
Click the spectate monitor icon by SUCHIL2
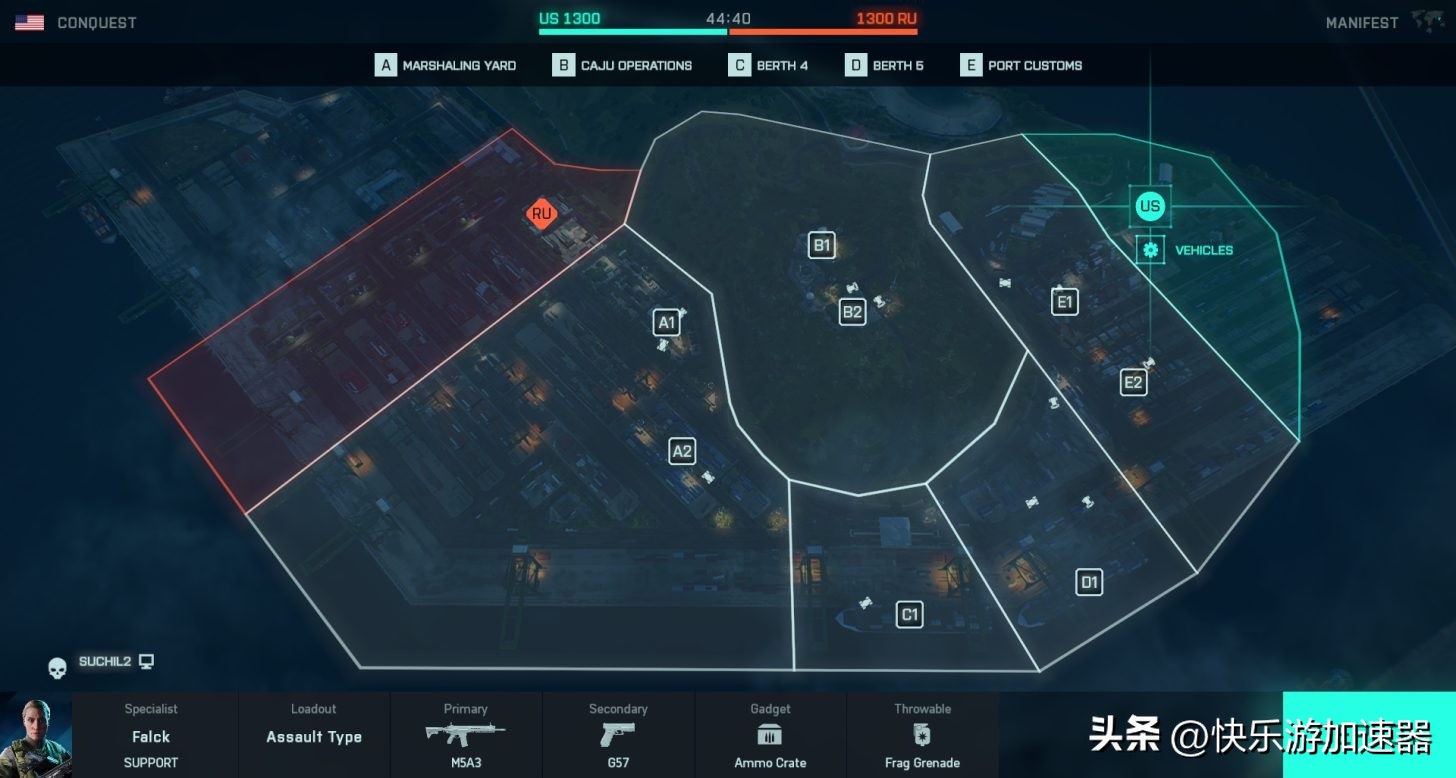pos(148,661)
